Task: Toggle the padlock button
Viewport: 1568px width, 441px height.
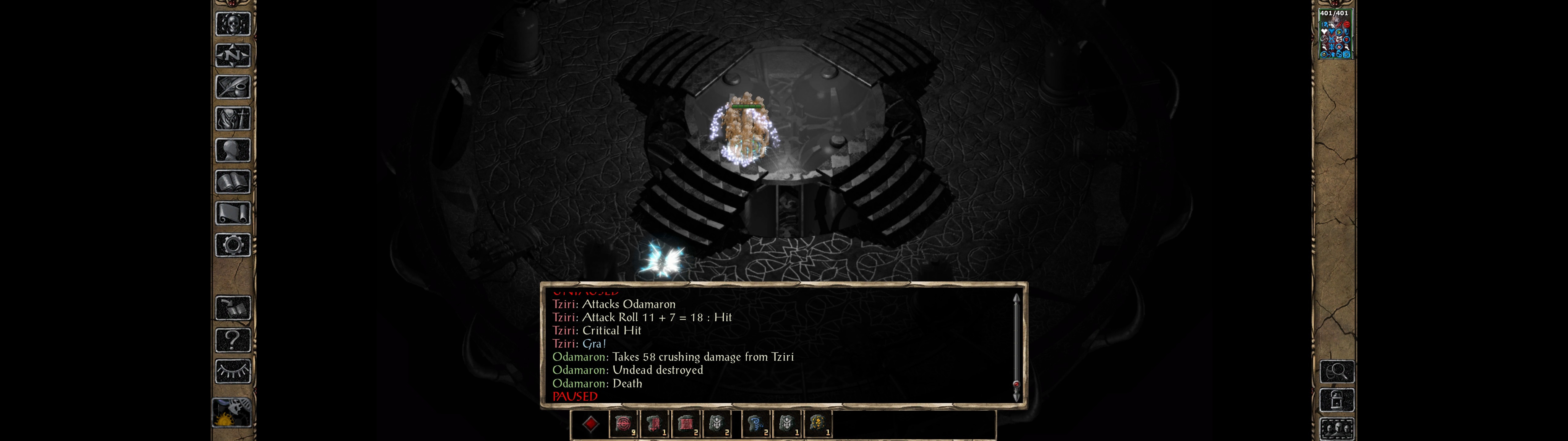Action: click(1336, 400)
